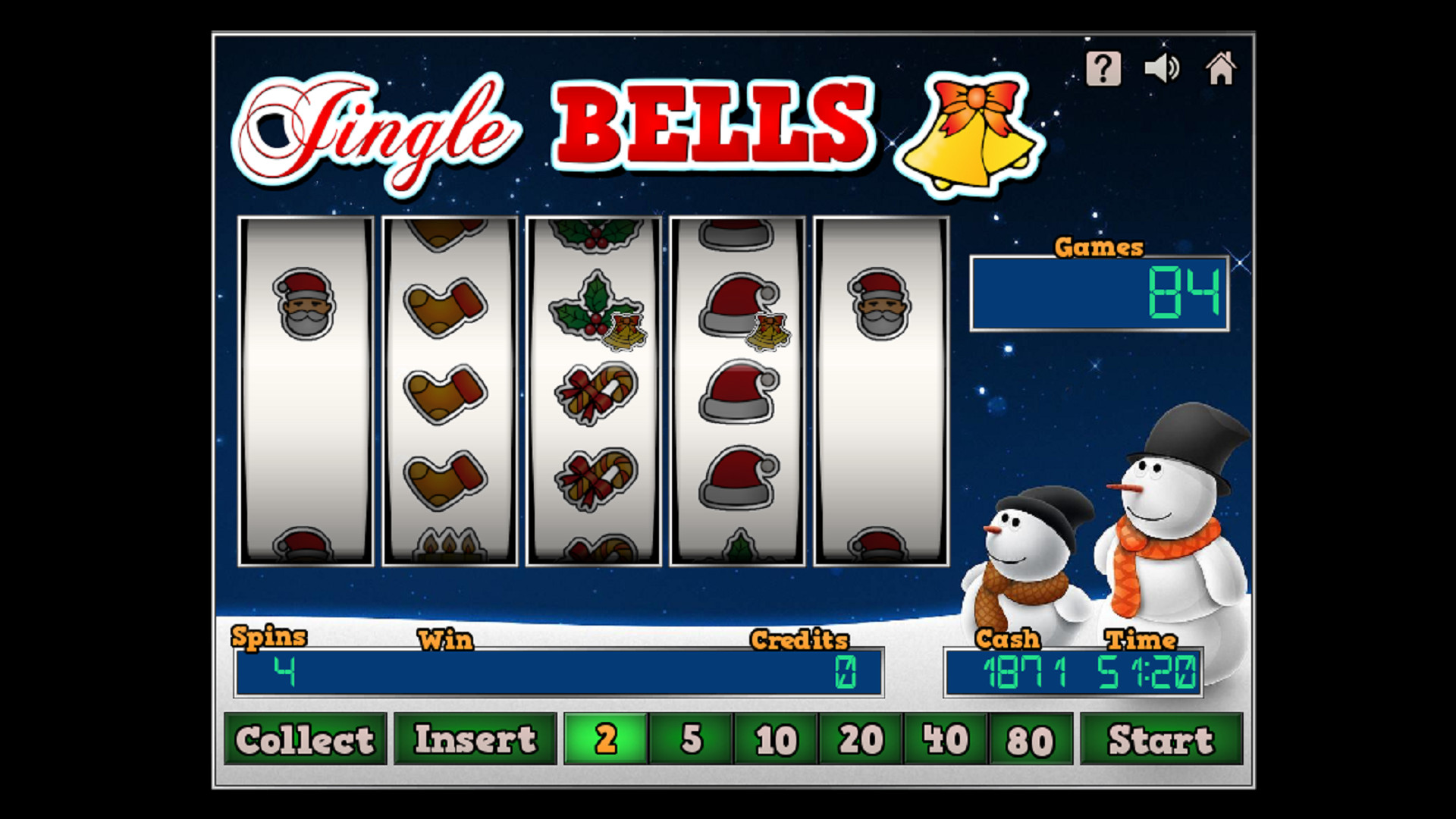Mute the game sound via speaker icon
This screenshot has width=1456, height=819.
click(x=1161, y=68)
